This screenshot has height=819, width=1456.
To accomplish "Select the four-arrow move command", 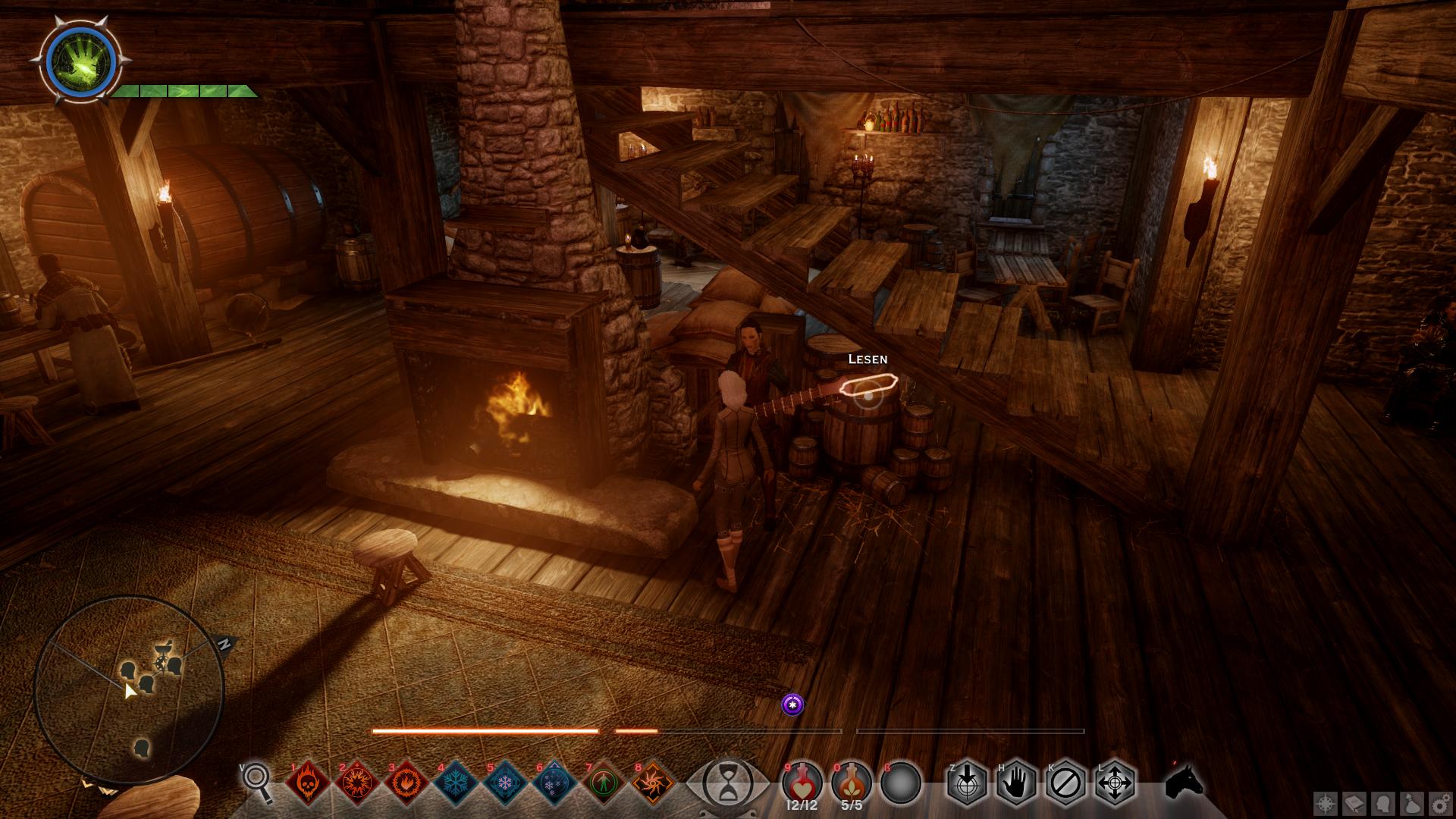I will click(x=1116, y=782).
